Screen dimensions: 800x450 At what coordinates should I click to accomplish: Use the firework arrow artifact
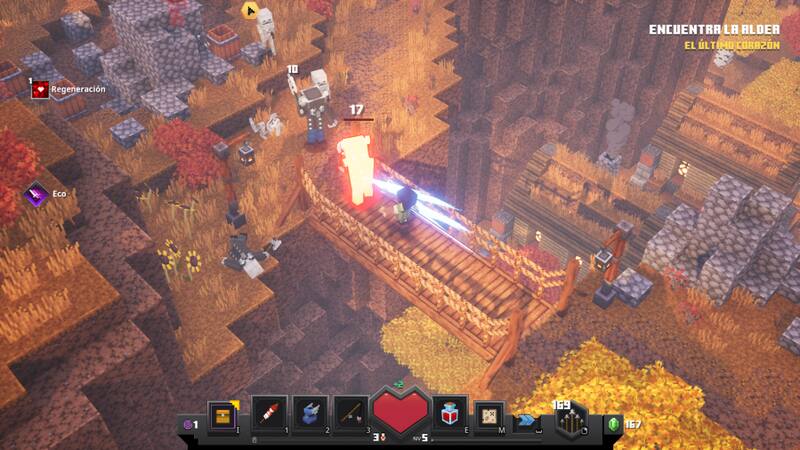[x=270, y=413]
